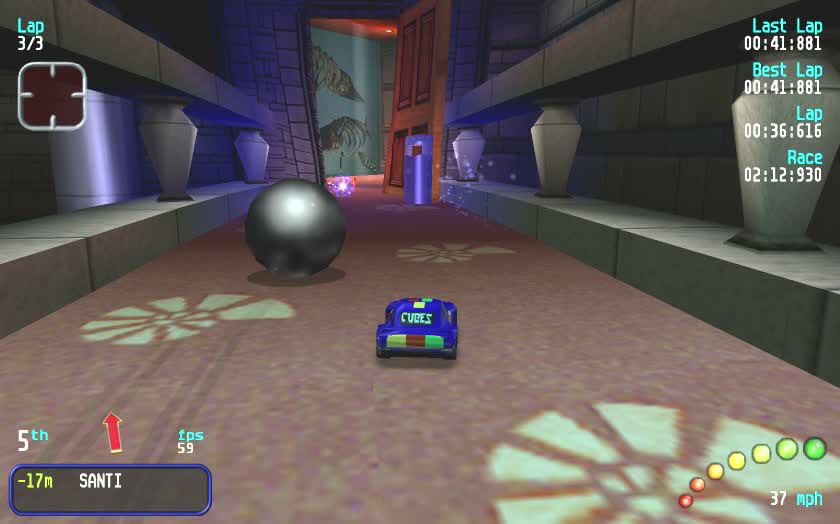Image resolution: width=840 pixels, height=524 pixels.
Task: Select the red direction arrow indicator
Action: click(113, 432)
